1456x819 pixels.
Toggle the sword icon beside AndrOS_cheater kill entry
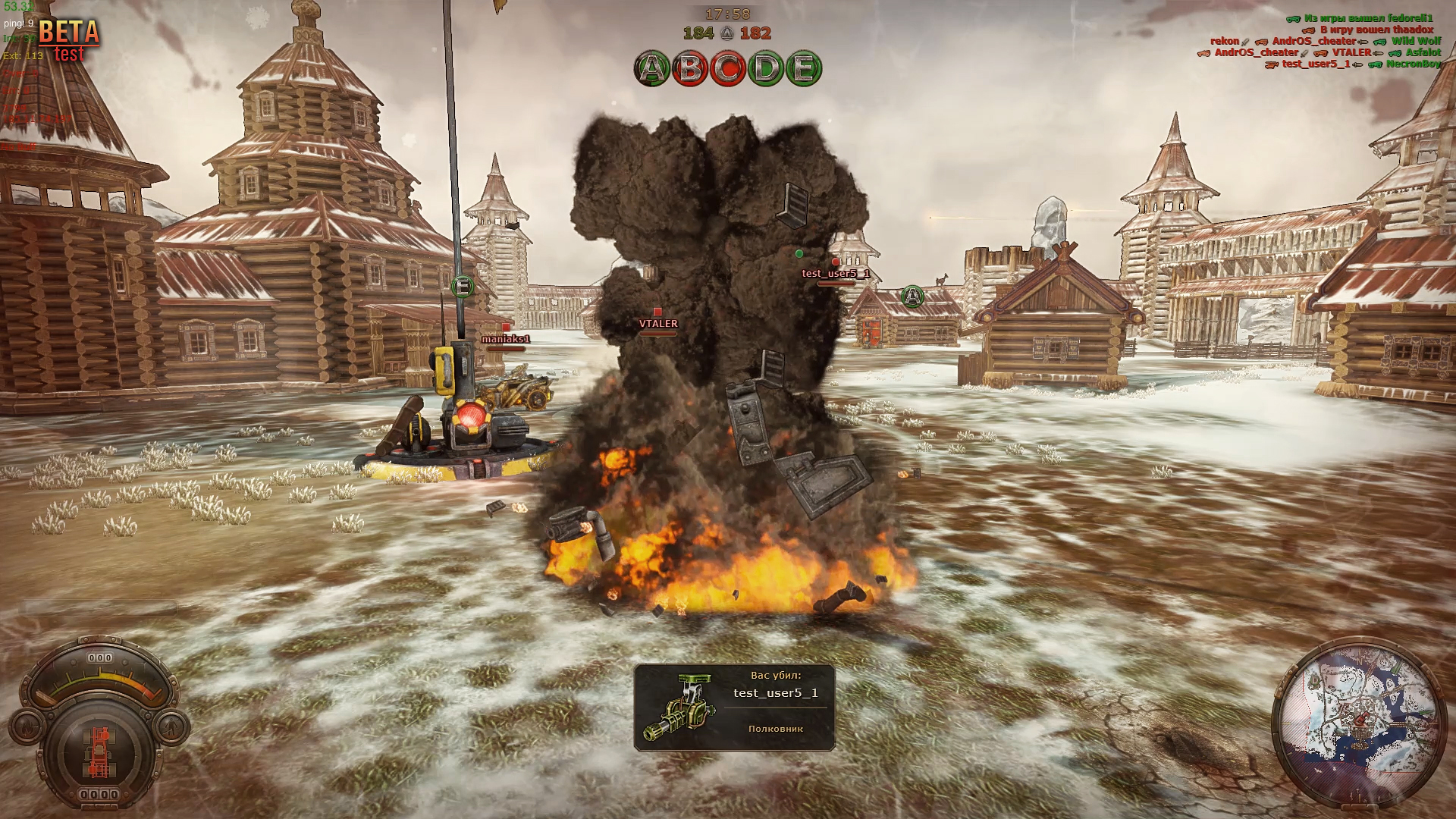(x=1304, y=53)
